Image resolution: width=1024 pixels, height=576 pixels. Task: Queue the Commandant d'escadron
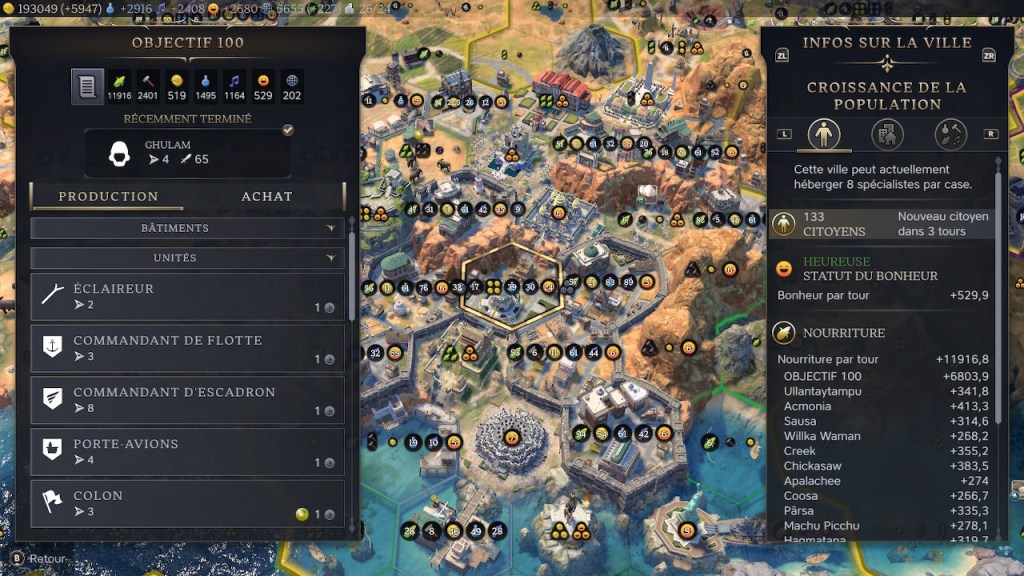(188, 401)
